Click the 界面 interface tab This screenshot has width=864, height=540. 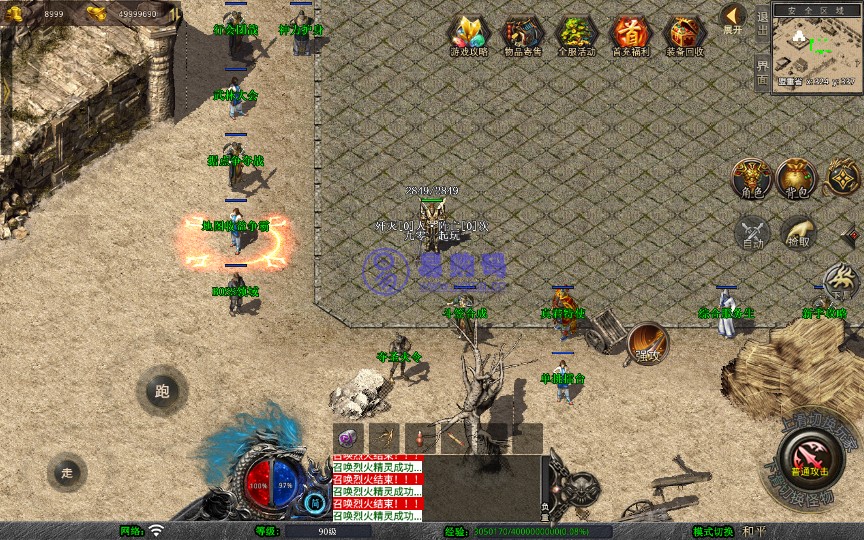point(762,71)
